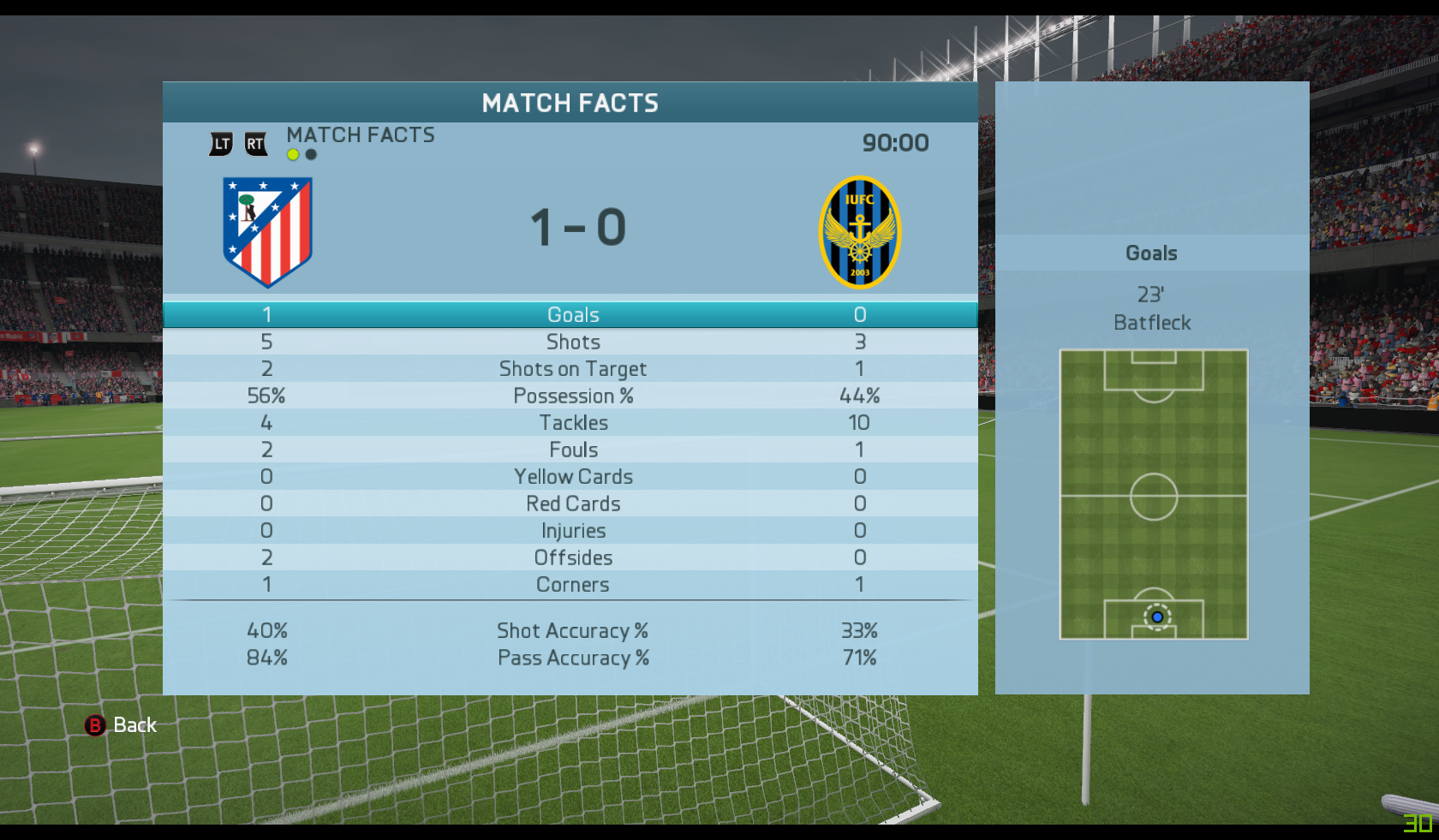Screen dimensions: 1439x840
Task: Highlight the Shots on Target row
Action: point(572,369)
